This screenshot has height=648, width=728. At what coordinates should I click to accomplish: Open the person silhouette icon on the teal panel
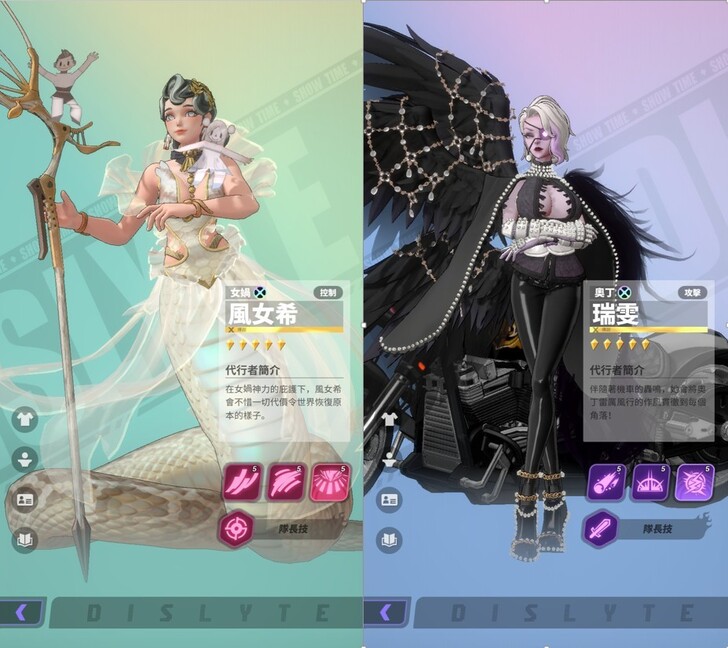point(25,459)
